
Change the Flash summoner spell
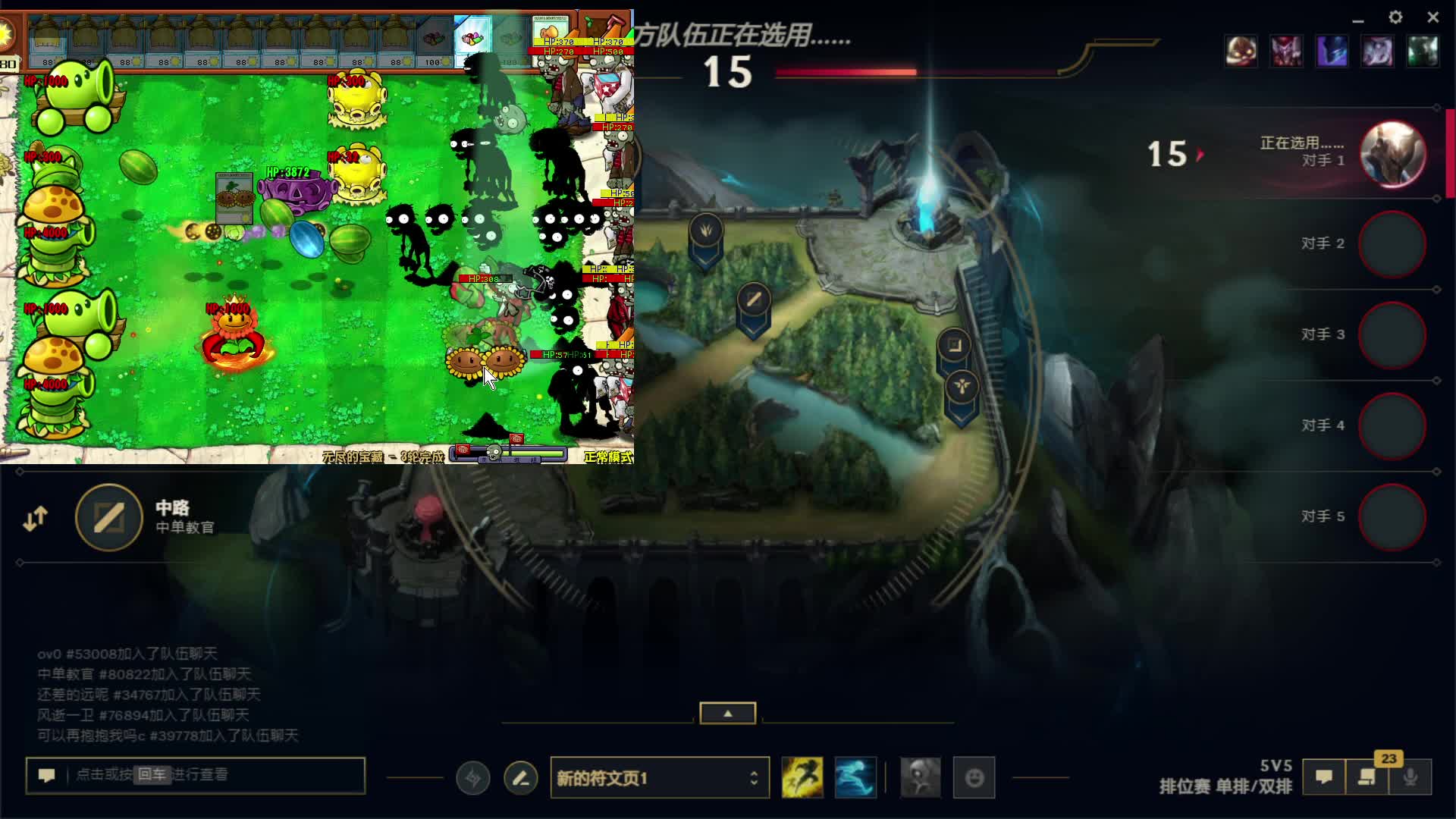click(x=802, y=778)
